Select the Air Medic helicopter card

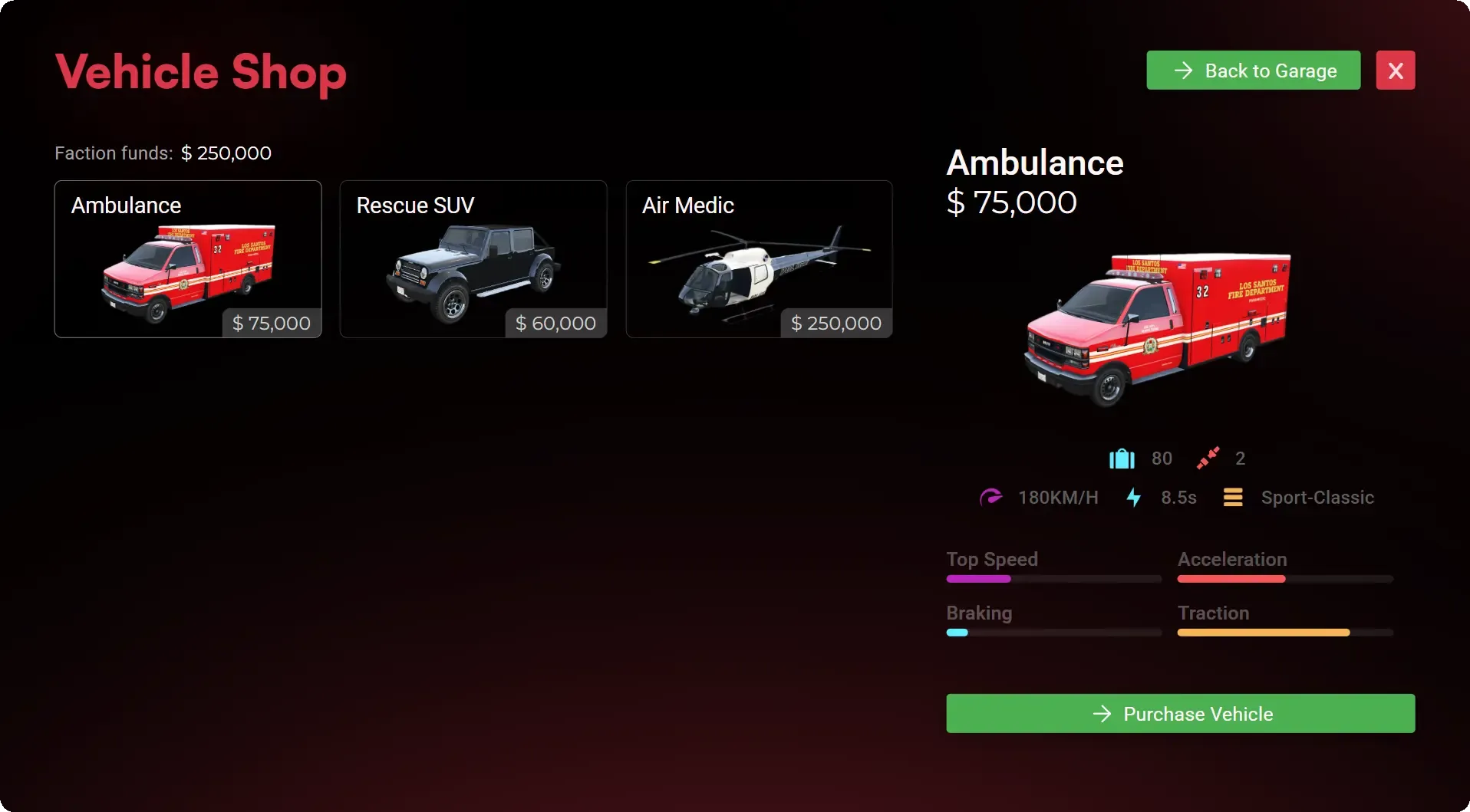pyautogui.click(x=759, y=259)
